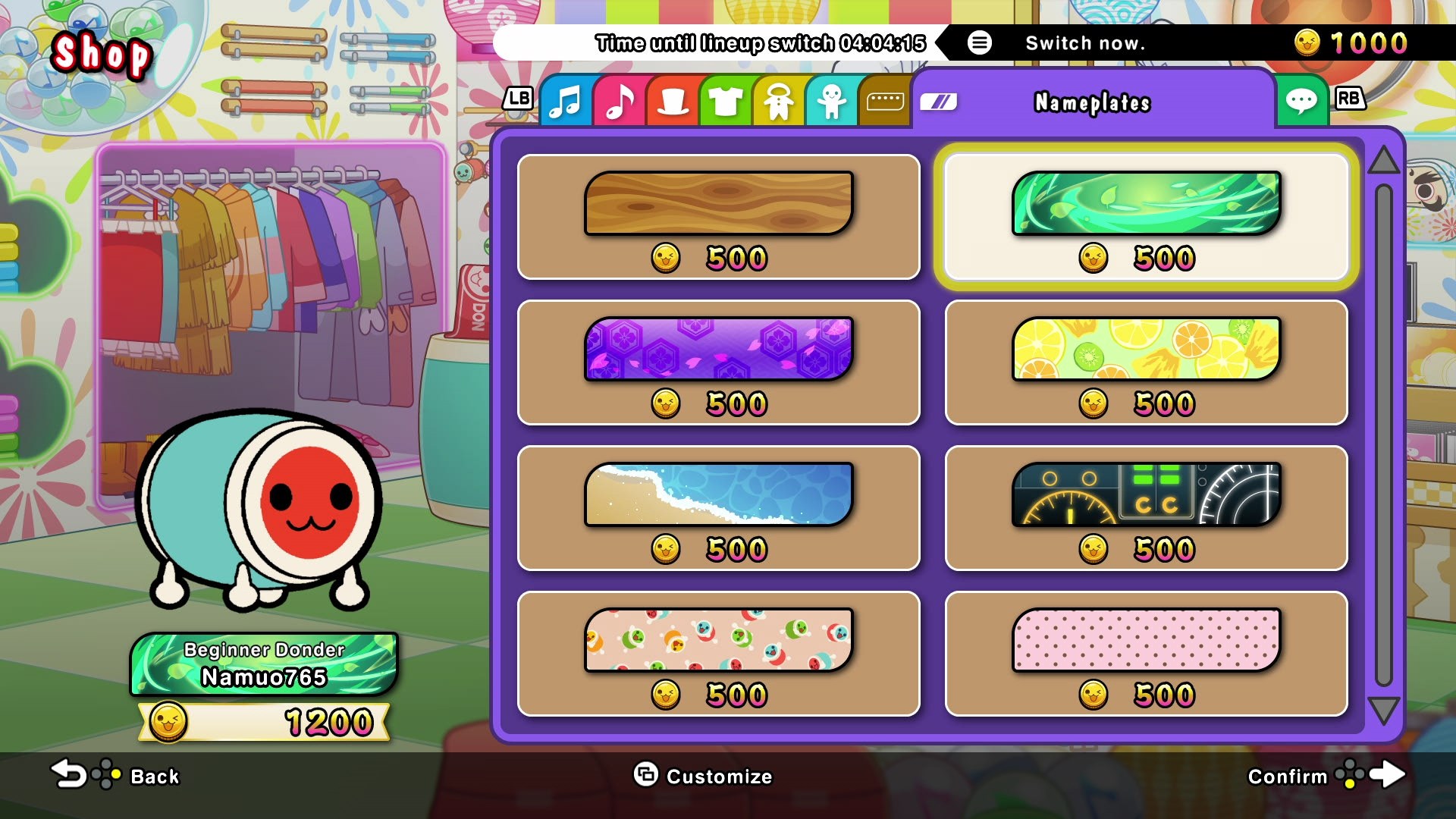Select the wood grain nameplate
1456x819 pixels.
point(719,205)
